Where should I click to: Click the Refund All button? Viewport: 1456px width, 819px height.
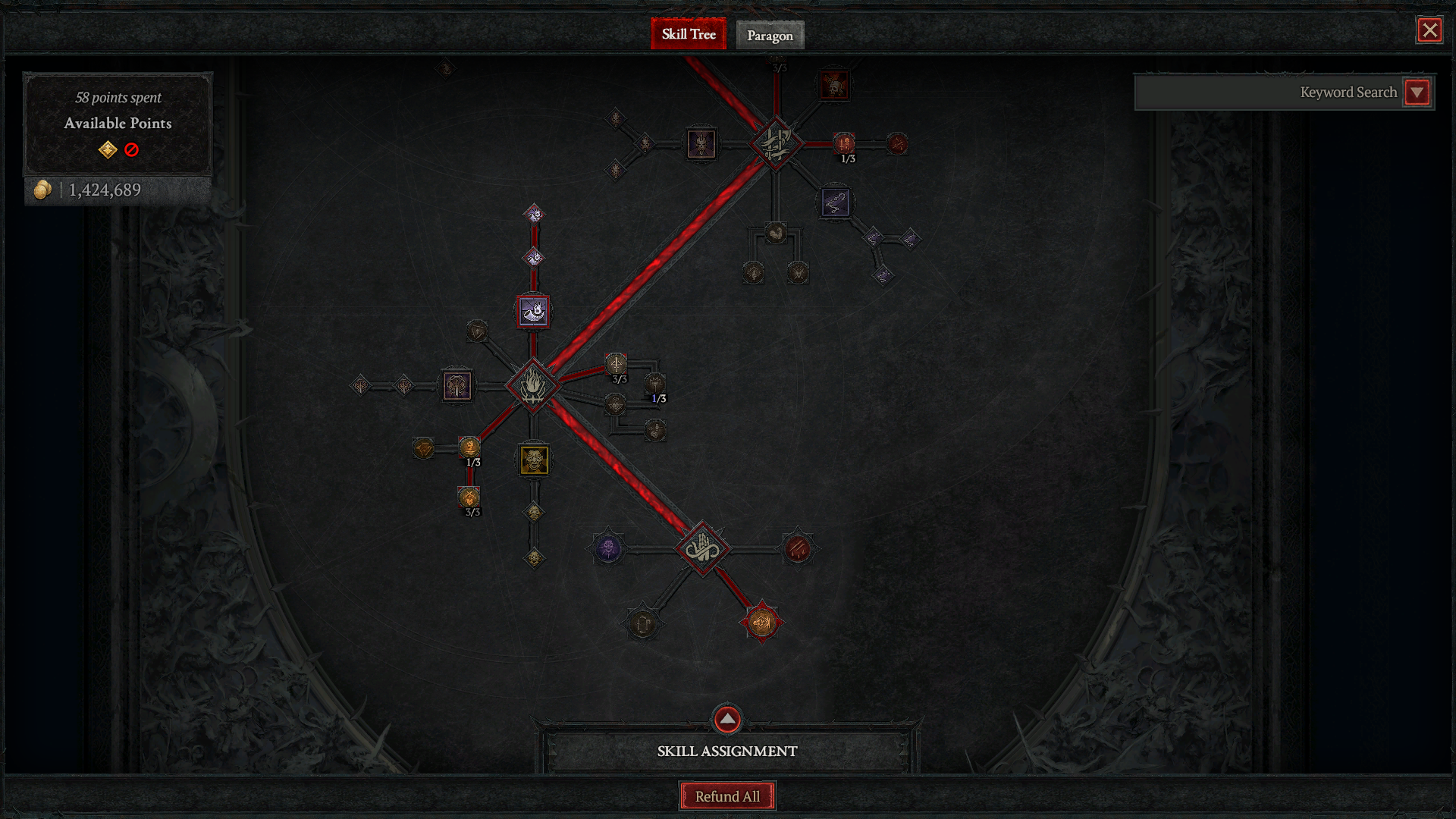[x=727, y=796]
